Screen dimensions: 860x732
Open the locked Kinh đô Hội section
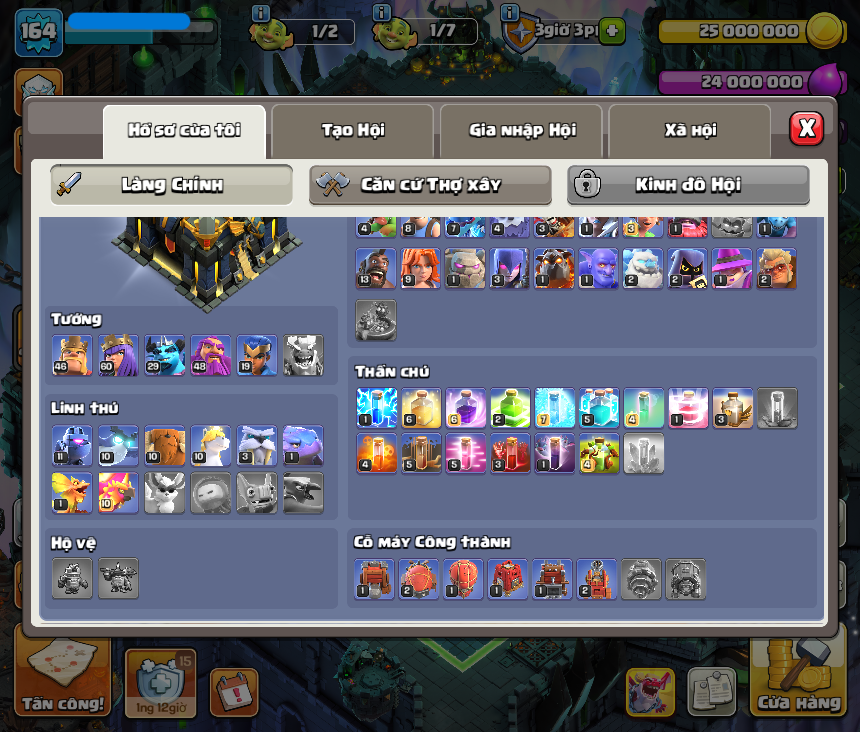[688, 185]
